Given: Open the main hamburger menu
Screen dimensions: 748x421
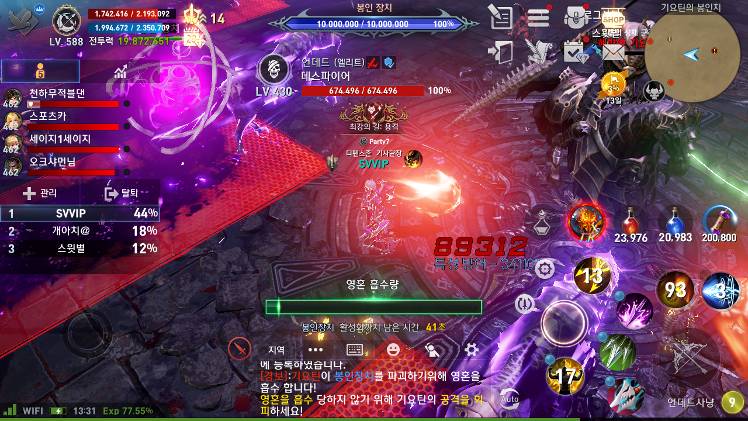Looking at the screenshot, I should click(539, 17).
